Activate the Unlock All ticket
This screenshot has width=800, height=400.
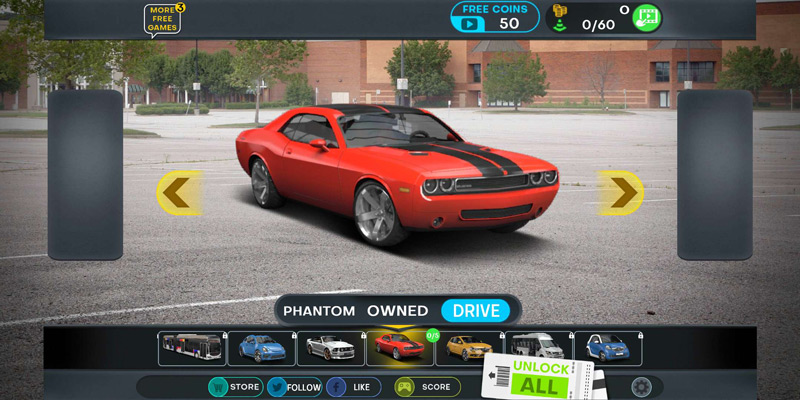540,378
